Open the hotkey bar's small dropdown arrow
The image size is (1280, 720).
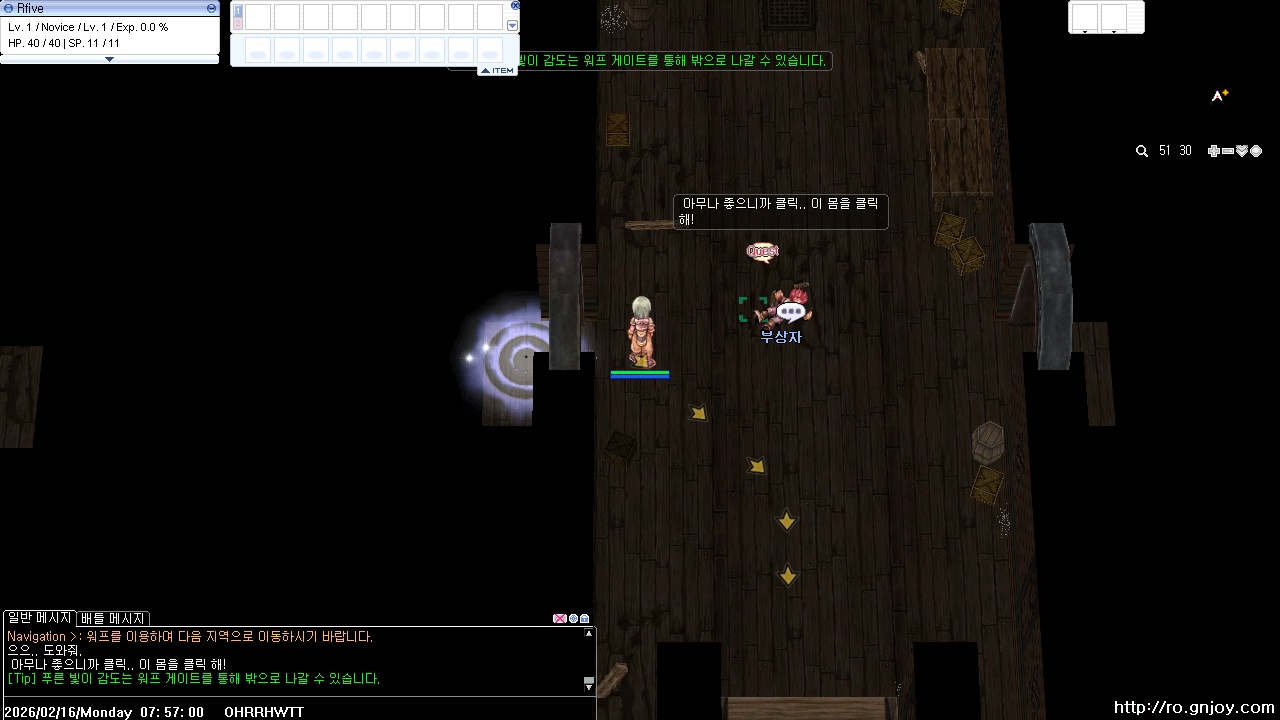513,26
